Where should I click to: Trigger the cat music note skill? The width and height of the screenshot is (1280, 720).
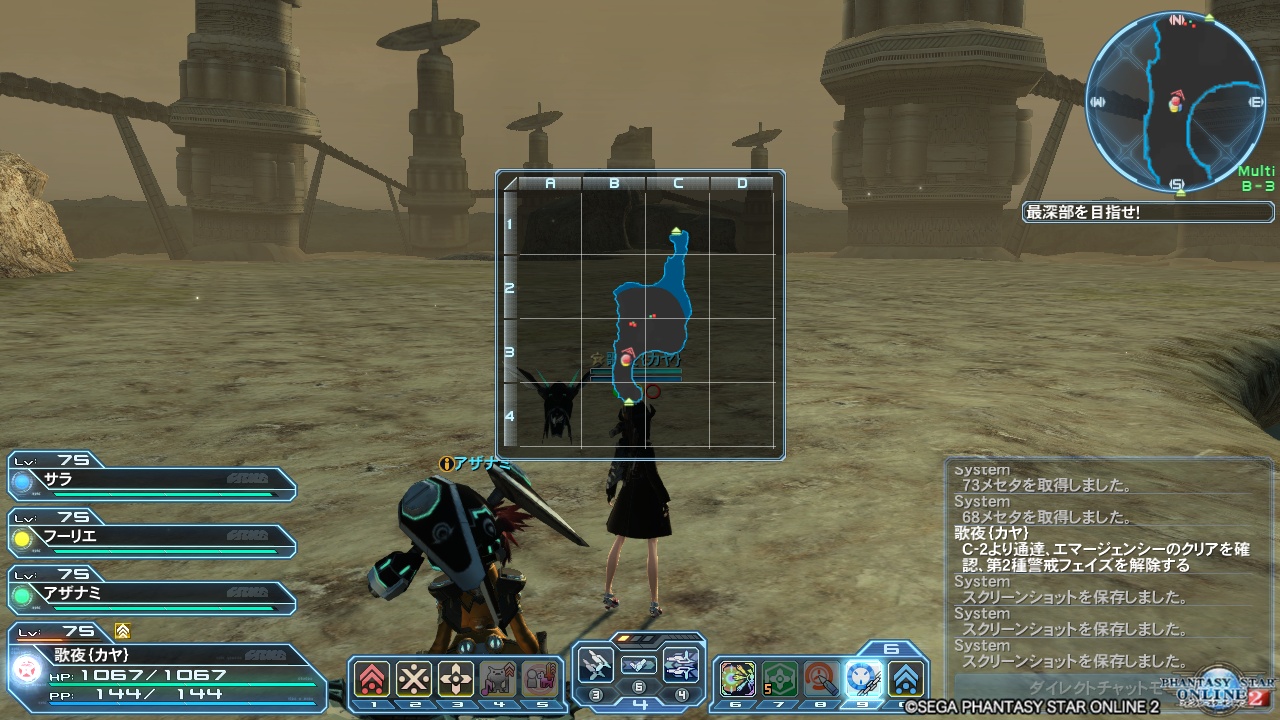coord(498,679)
